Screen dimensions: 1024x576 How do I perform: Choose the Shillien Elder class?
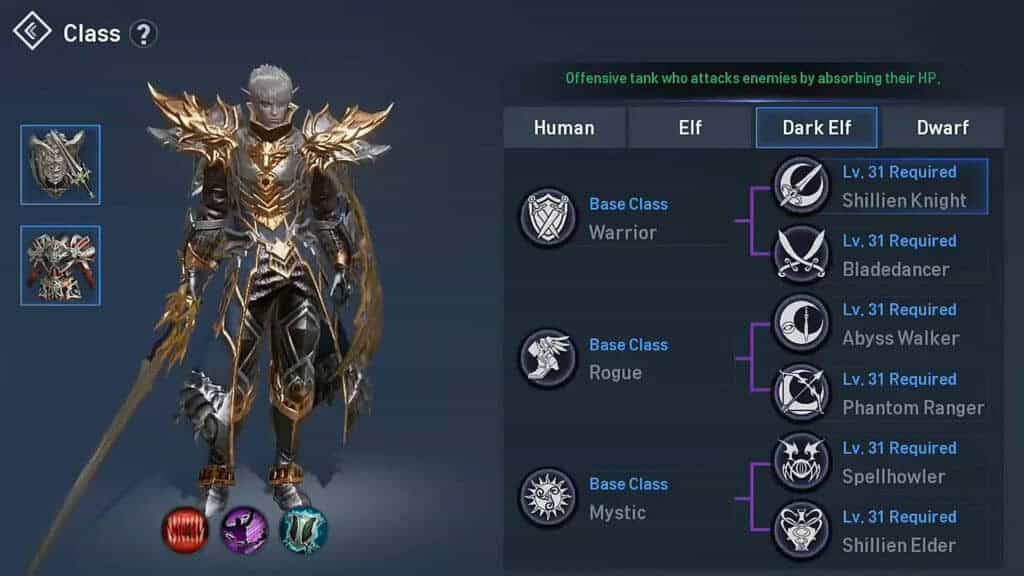point(880,531)
